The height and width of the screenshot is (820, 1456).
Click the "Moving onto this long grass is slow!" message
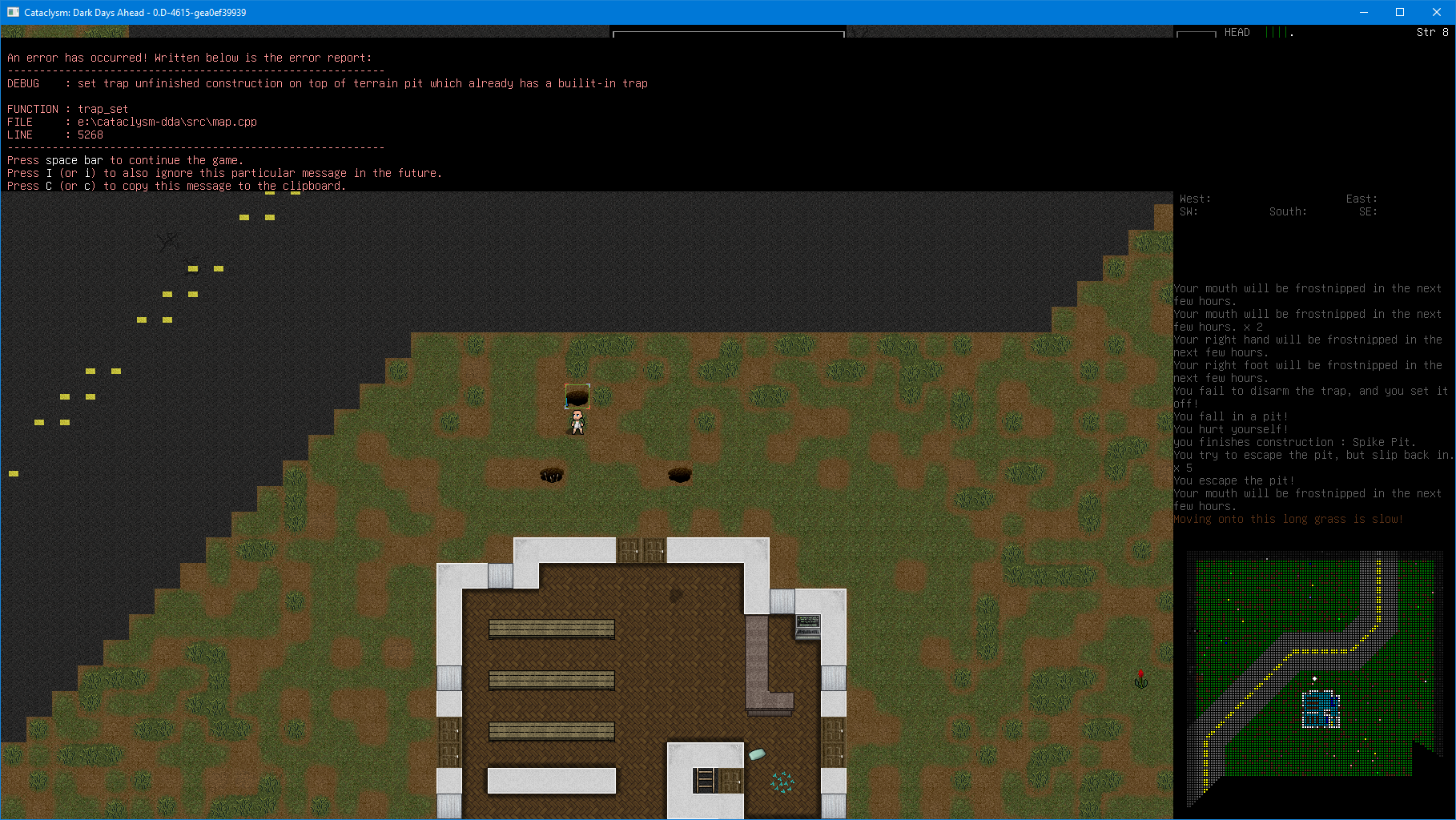[x=1287, y=518]
